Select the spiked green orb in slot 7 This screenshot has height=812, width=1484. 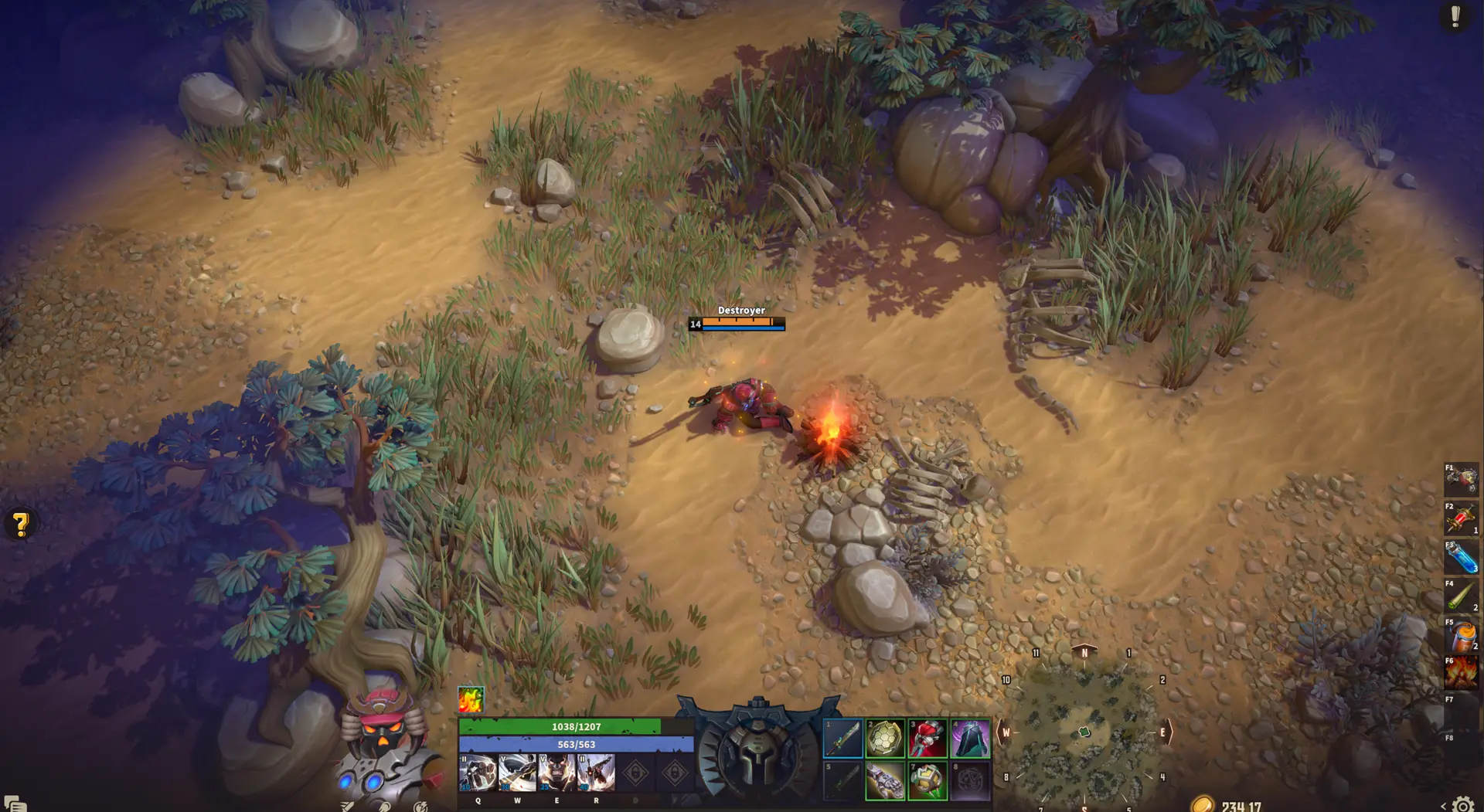(927, 781)
